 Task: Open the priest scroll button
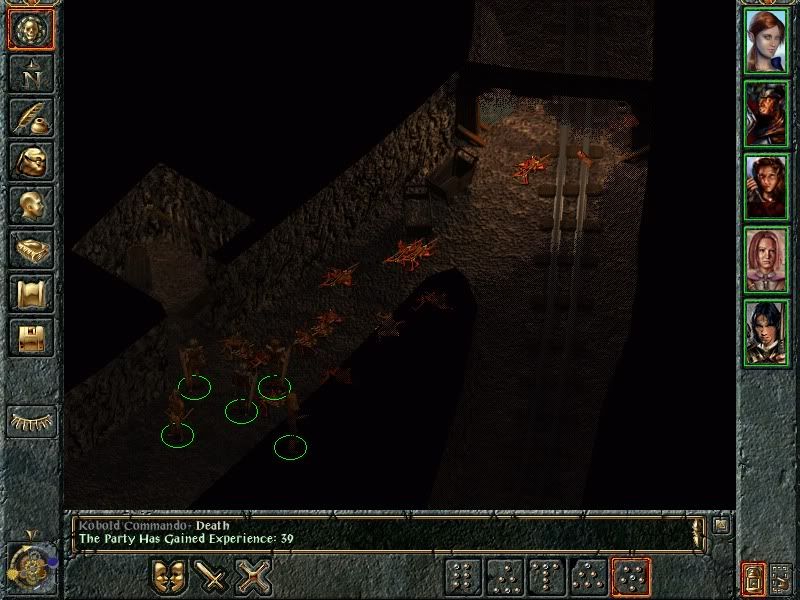(30, 293)
